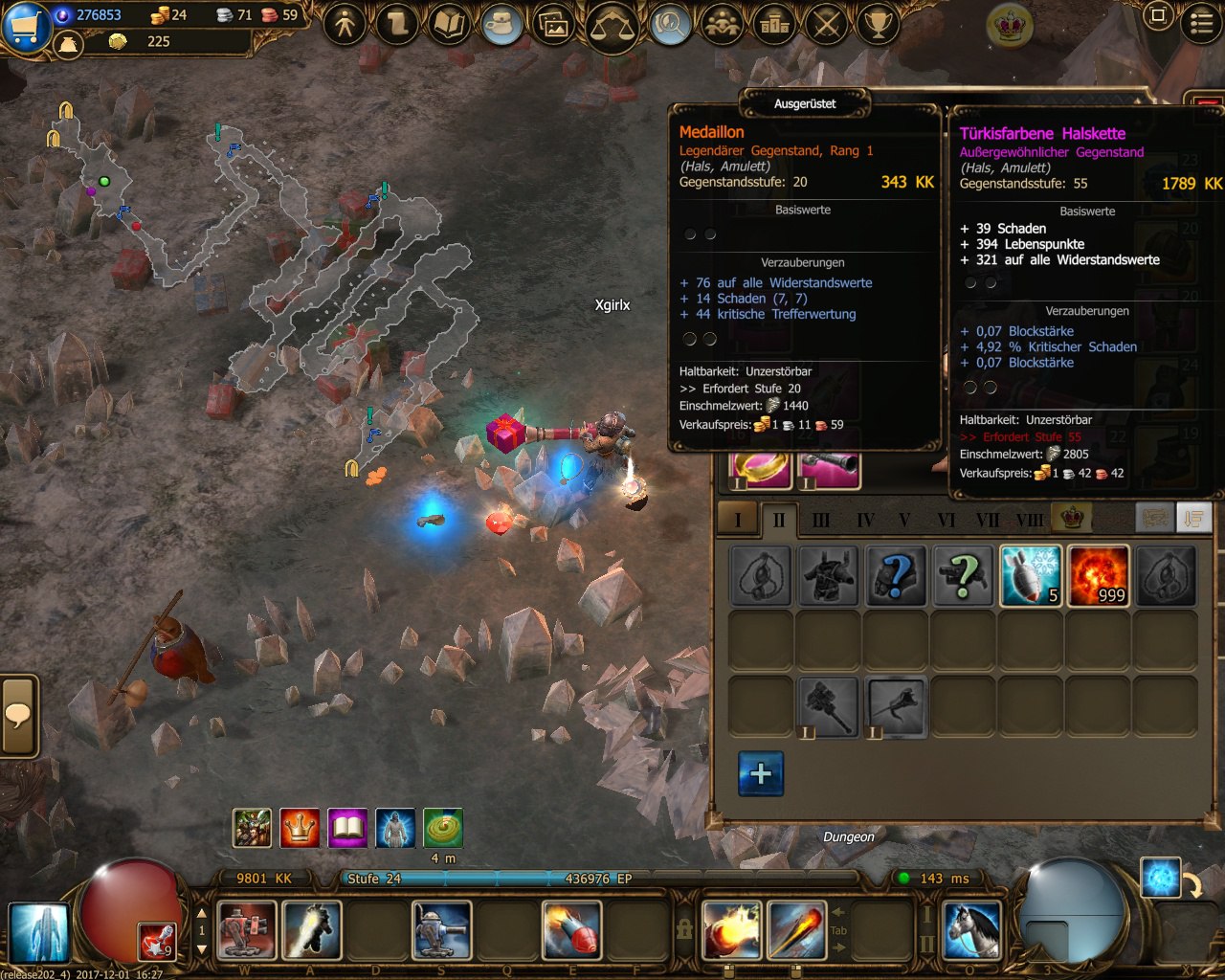This screenshot has height=980, width=1225.
Task: Select the blue question mark armor item
Action: [896, 575]
